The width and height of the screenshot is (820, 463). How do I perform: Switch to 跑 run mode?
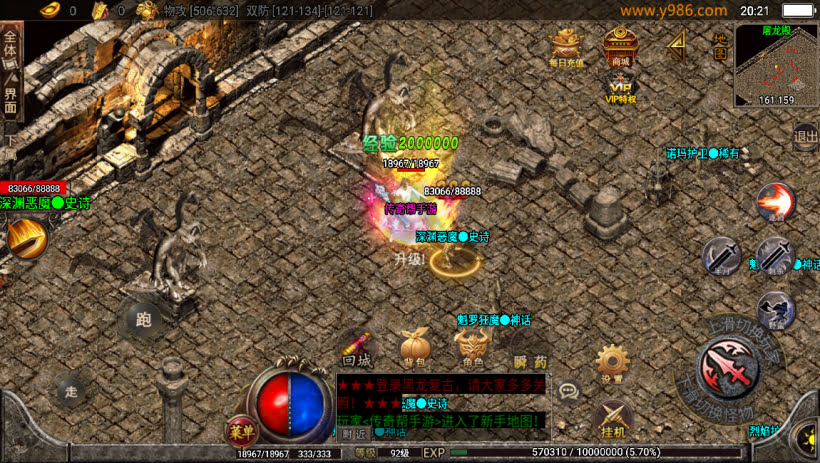coord(143,320)
